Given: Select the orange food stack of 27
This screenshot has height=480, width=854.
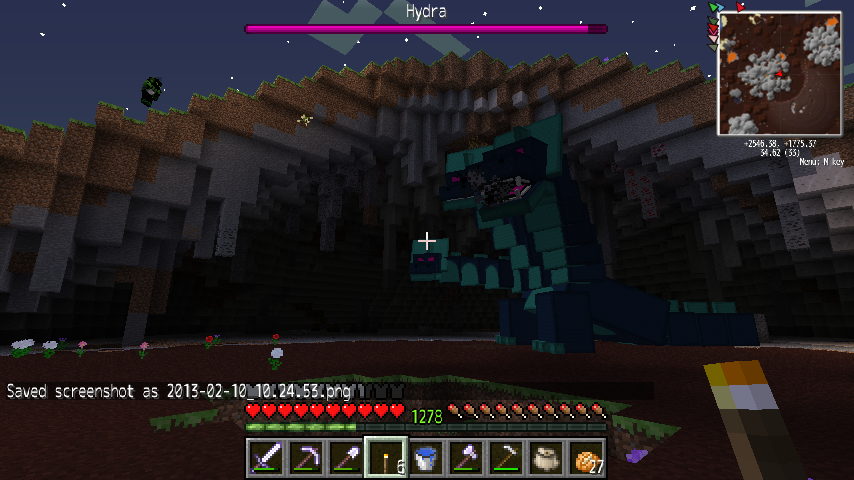Looking at the screenshot, I should click(x=586, y=458).
